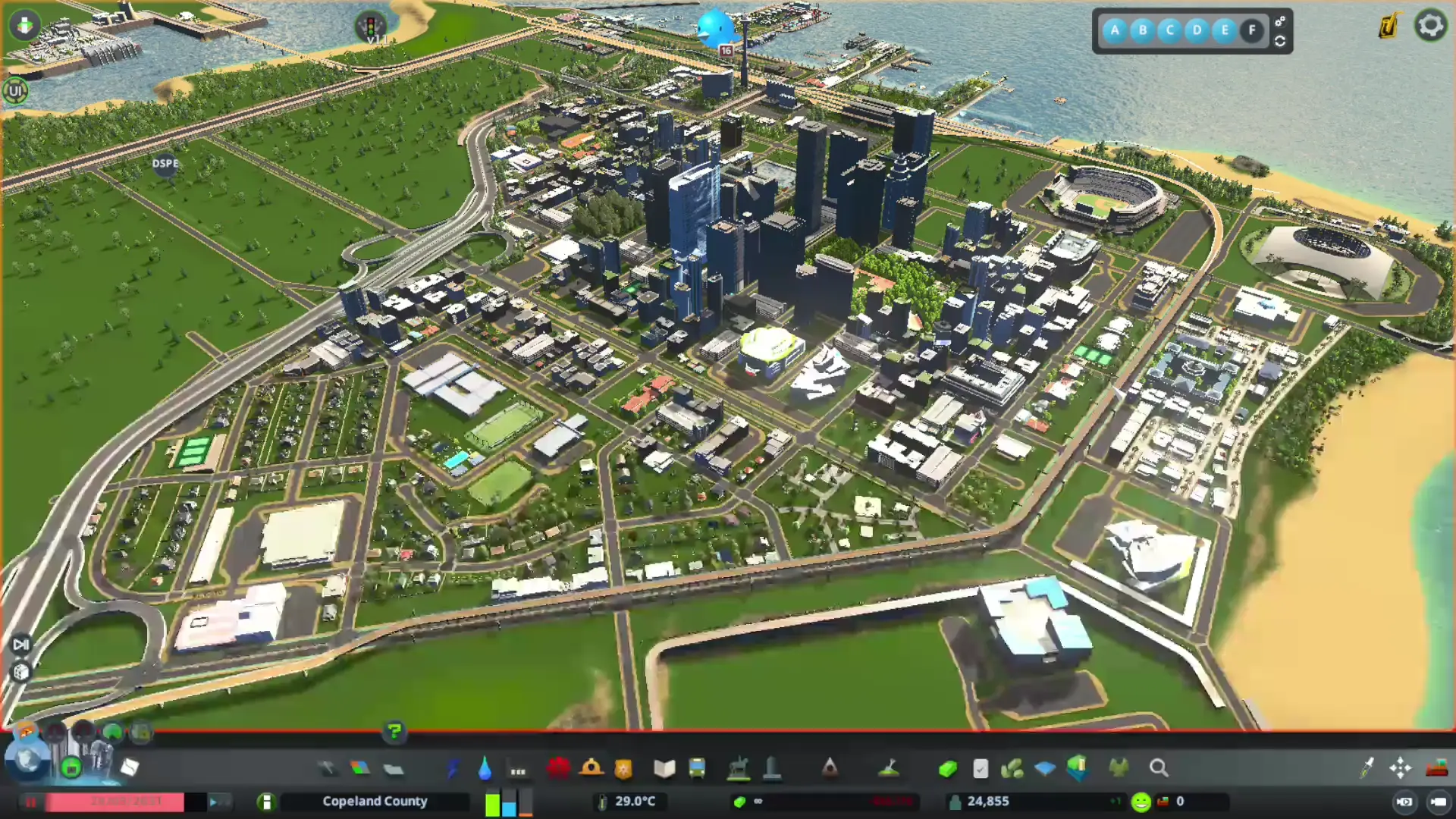Toggle game pause on the timeline
This screenshot has width=1456, height=819.
pos(30,802)
